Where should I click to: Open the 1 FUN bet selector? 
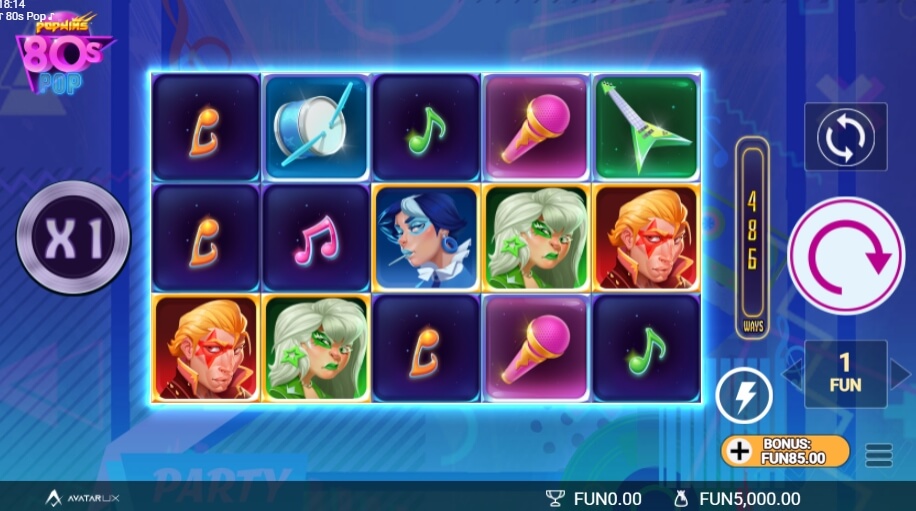pos(846,374)
